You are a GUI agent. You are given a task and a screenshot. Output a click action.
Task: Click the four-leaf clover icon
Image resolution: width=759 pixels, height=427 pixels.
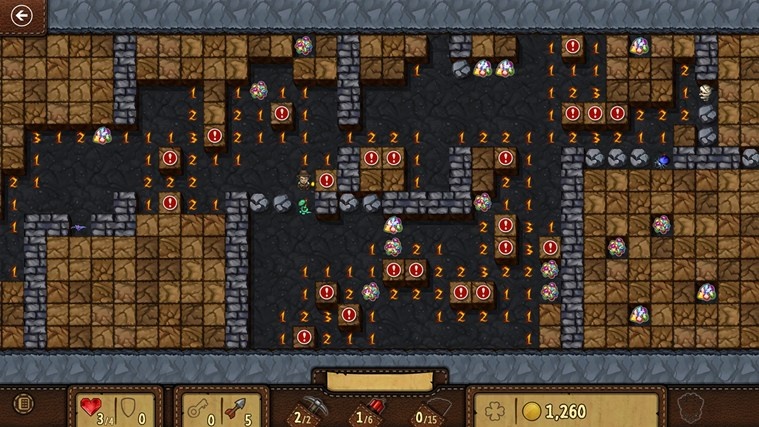(494, 410)
